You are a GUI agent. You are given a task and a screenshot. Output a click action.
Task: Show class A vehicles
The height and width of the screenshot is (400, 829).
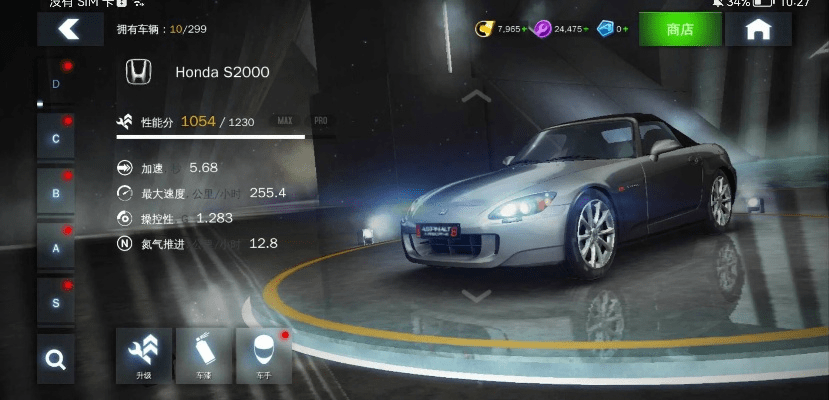click(x=56, y=247)
